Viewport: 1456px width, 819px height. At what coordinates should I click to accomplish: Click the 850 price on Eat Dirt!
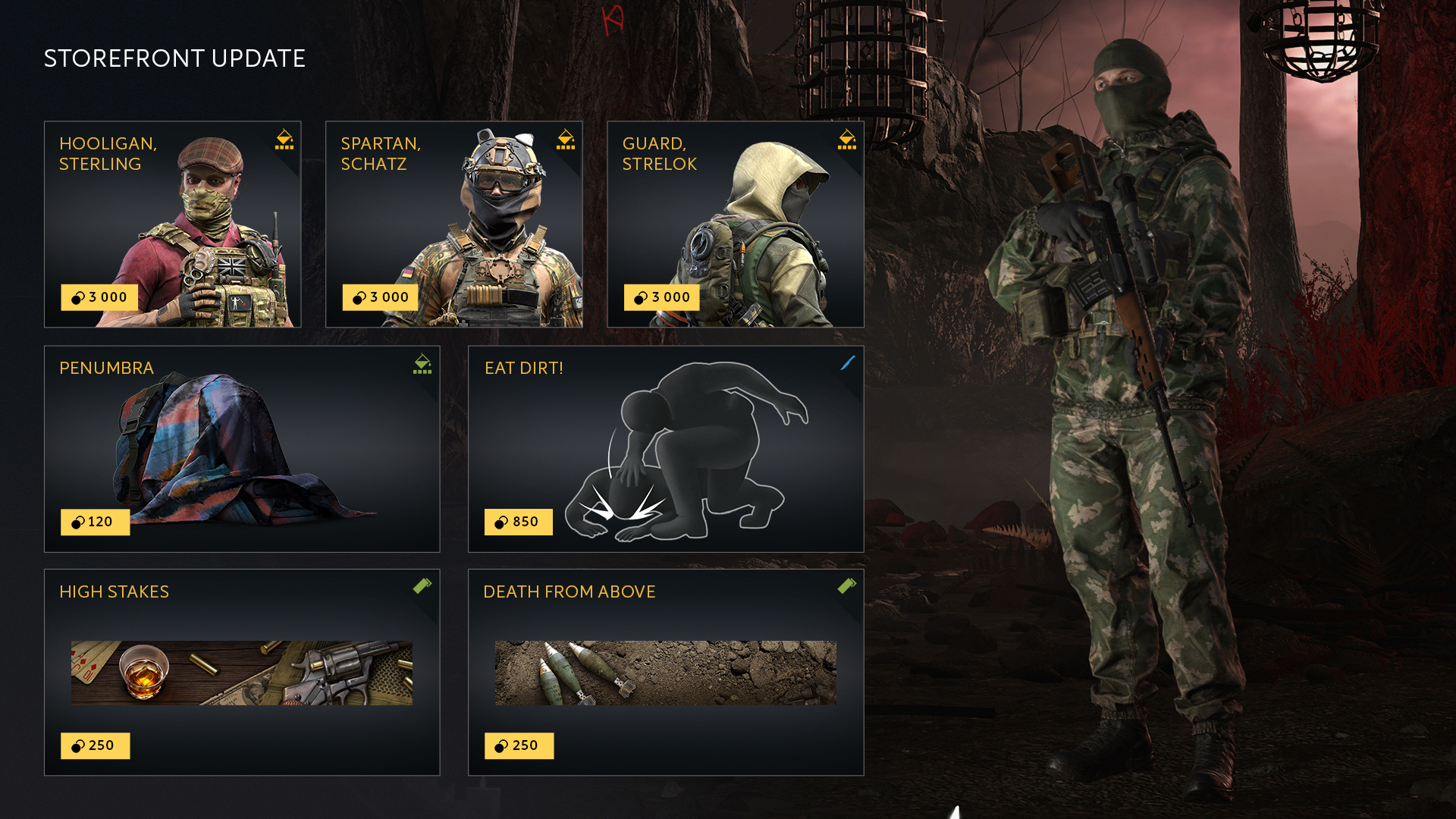coord(519,522)
